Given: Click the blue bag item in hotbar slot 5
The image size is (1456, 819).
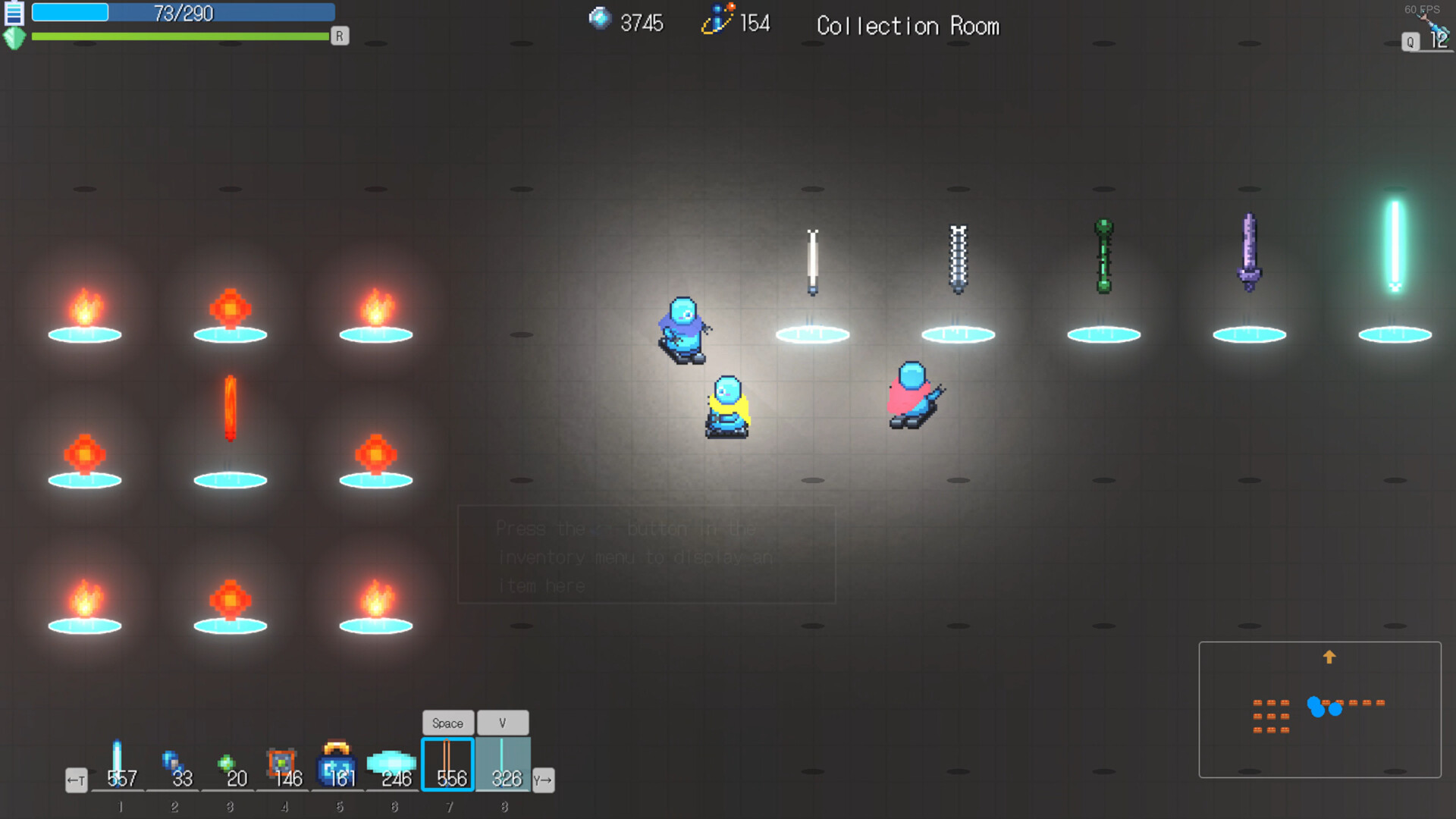Looking at the screenshot, I should [337, 762].
